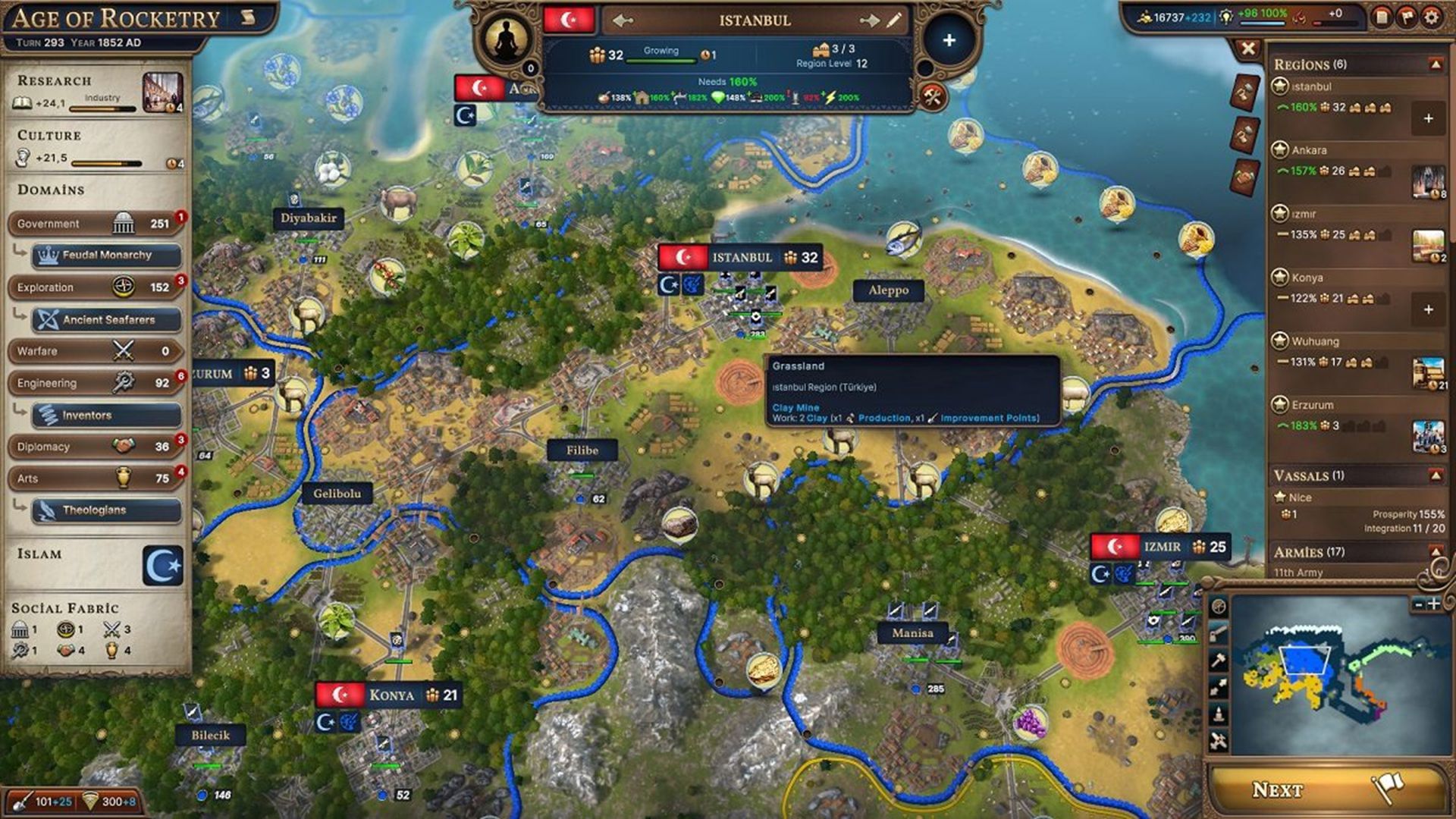
Task: Go to the previous region arrow
Action: pos(623,20)
